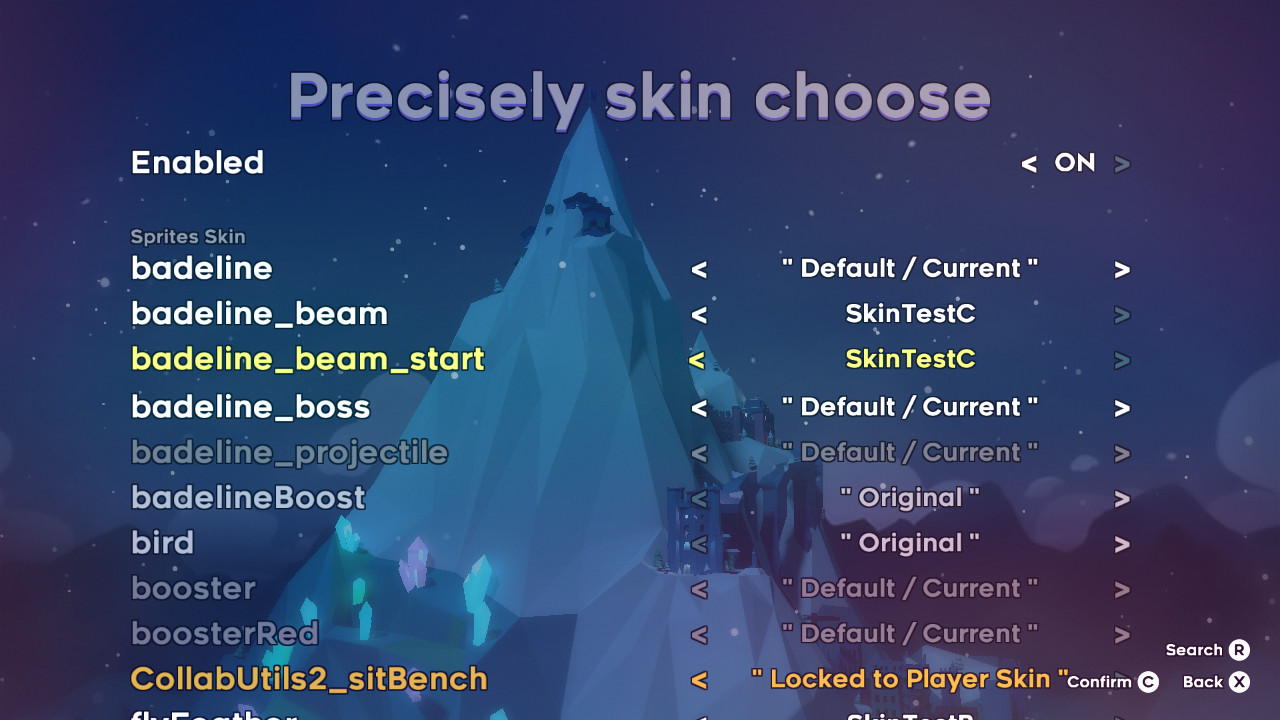Advance badeline_beam_start past SkinTestC using right arrow
Viewport: 1280px width, 720px height.
click(x=1121, y=358)
